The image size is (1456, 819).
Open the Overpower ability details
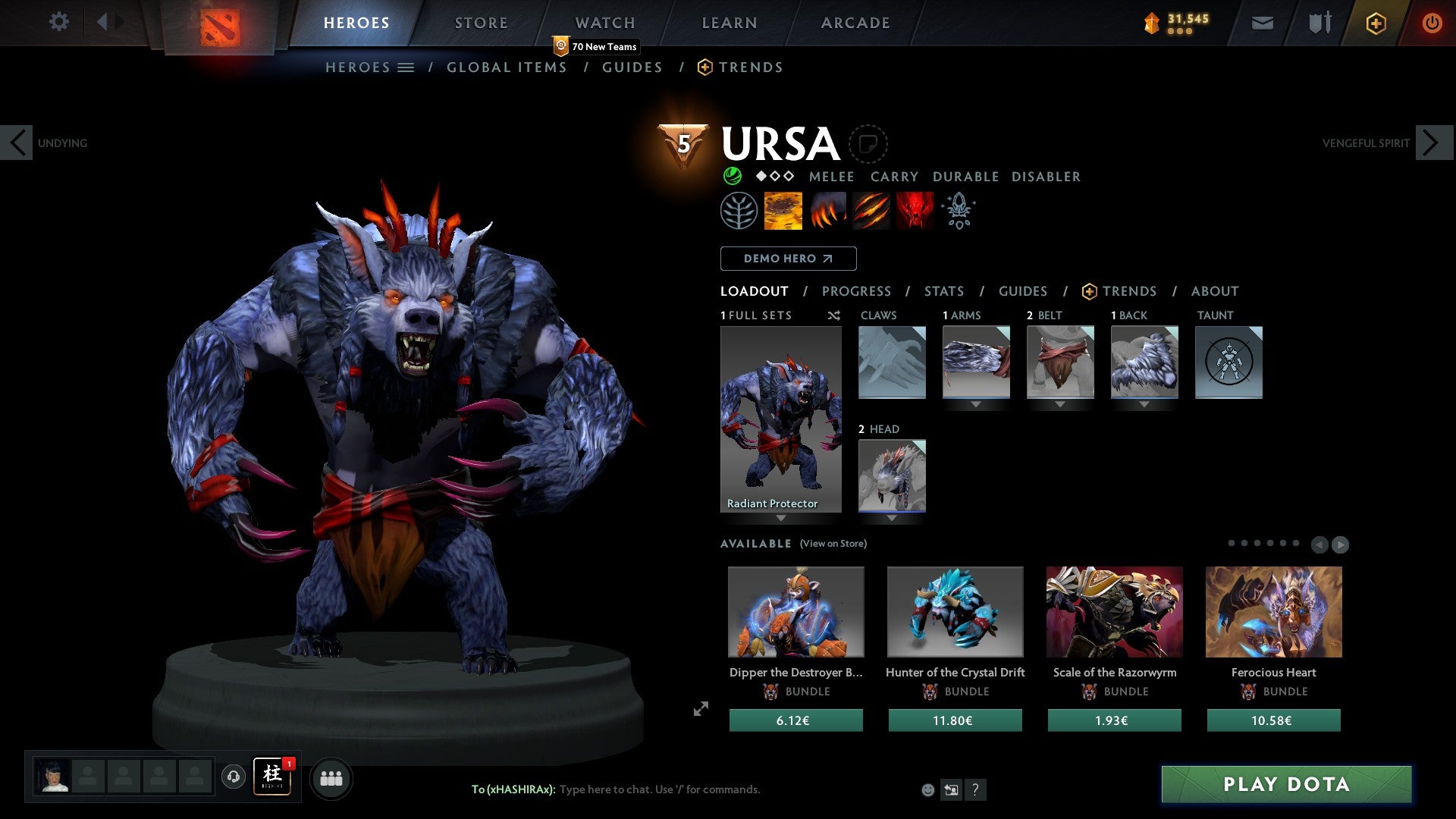(827, 211)
